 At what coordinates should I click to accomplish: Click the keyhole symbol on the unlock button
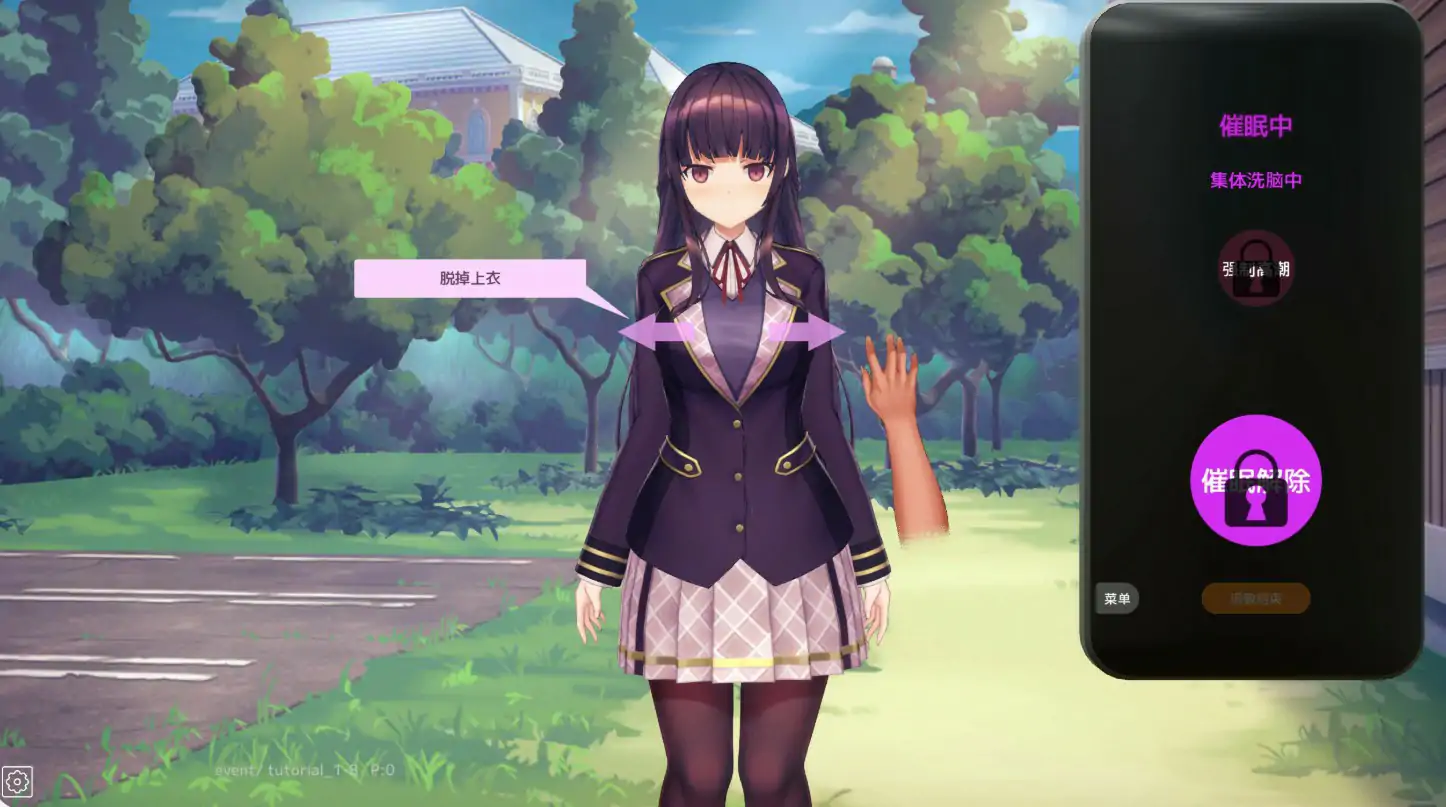(x=1256, y=505)
